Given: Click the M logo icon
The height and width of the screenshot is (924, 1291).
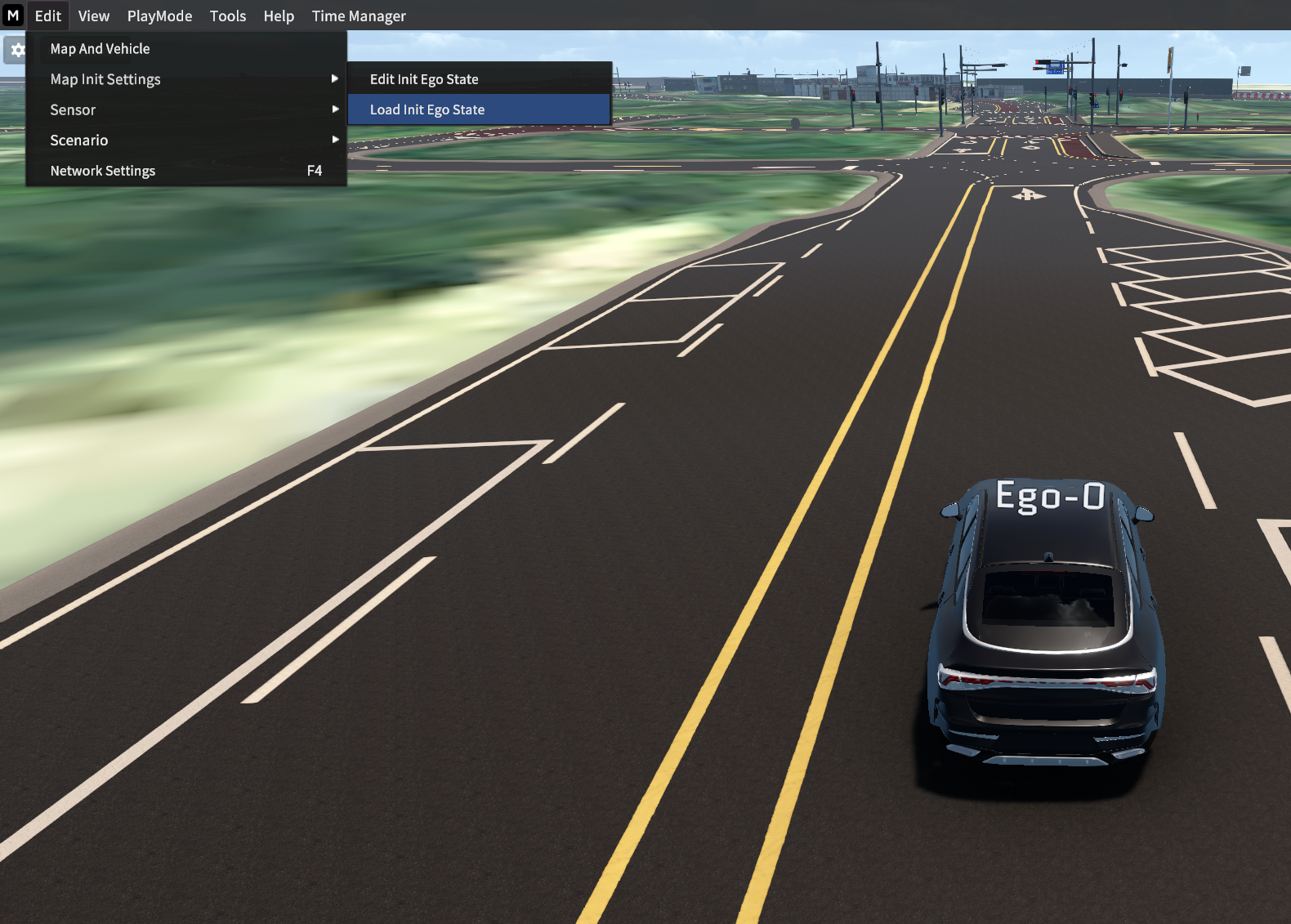Looking at the screenshot, I should tap(13, 16).
